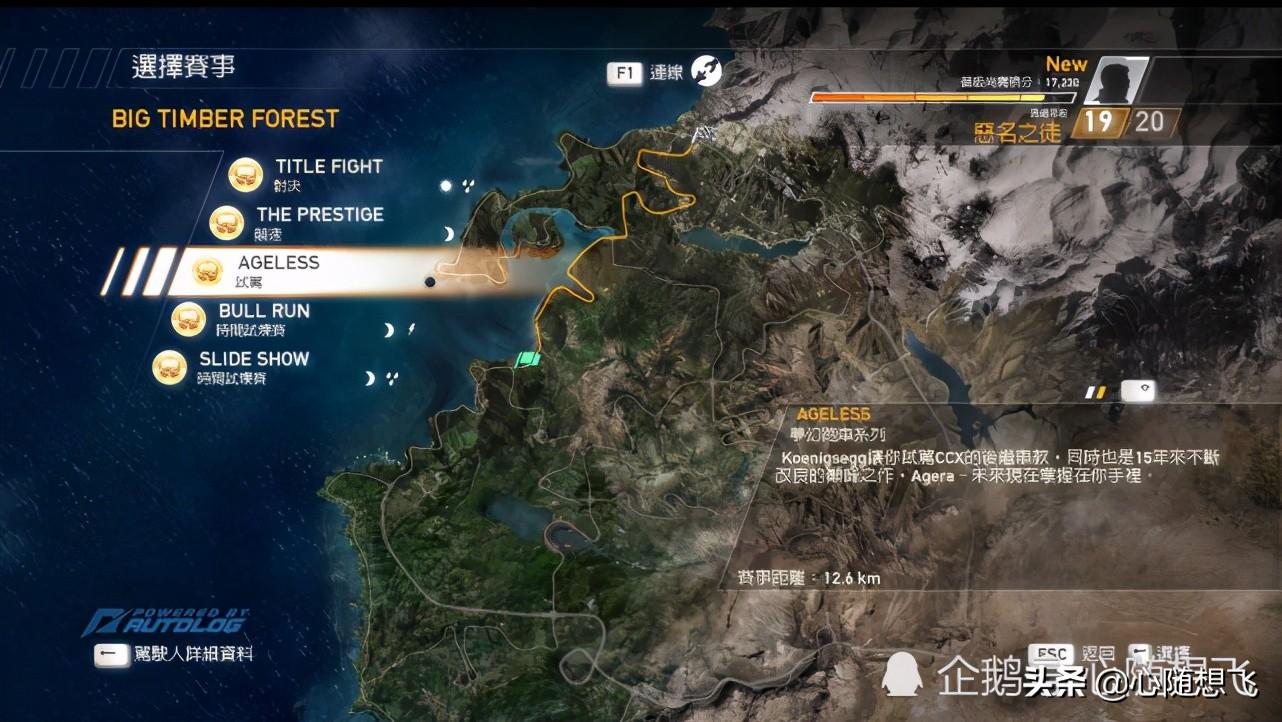Select the TITLE FIGHT event
This screenshot has width=1282, height=722.
coord(328,167)
